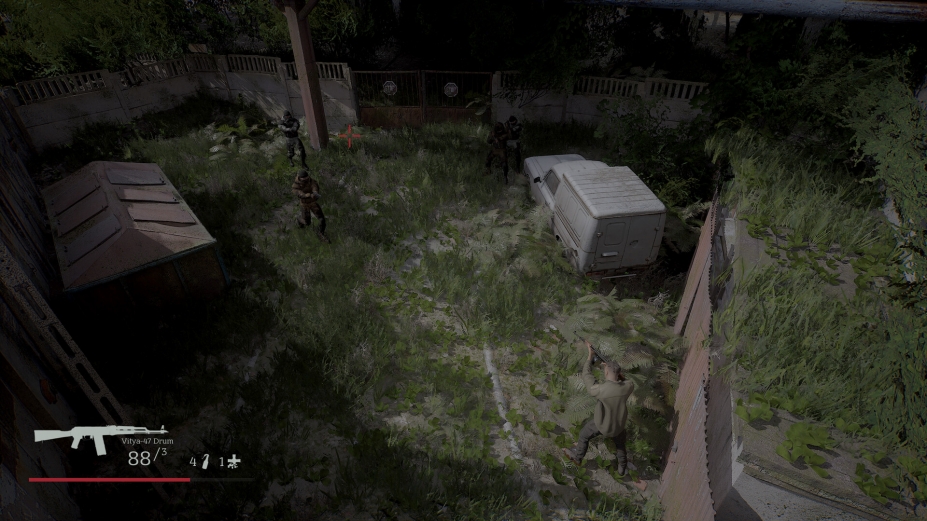Click the molotov bottle icon
The width and height of the screenshot is (927, 521).
[x=205, y=461]
